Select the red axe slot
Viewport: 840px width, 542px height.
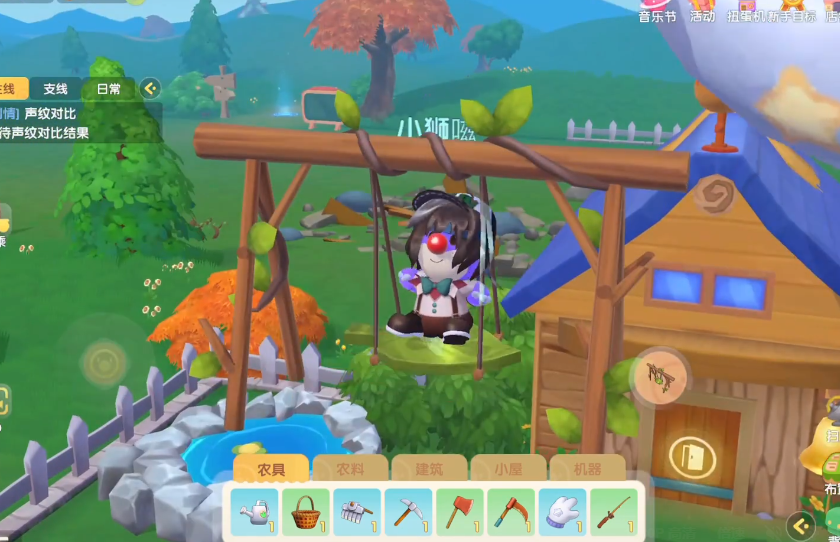click(x=459, y=512)
